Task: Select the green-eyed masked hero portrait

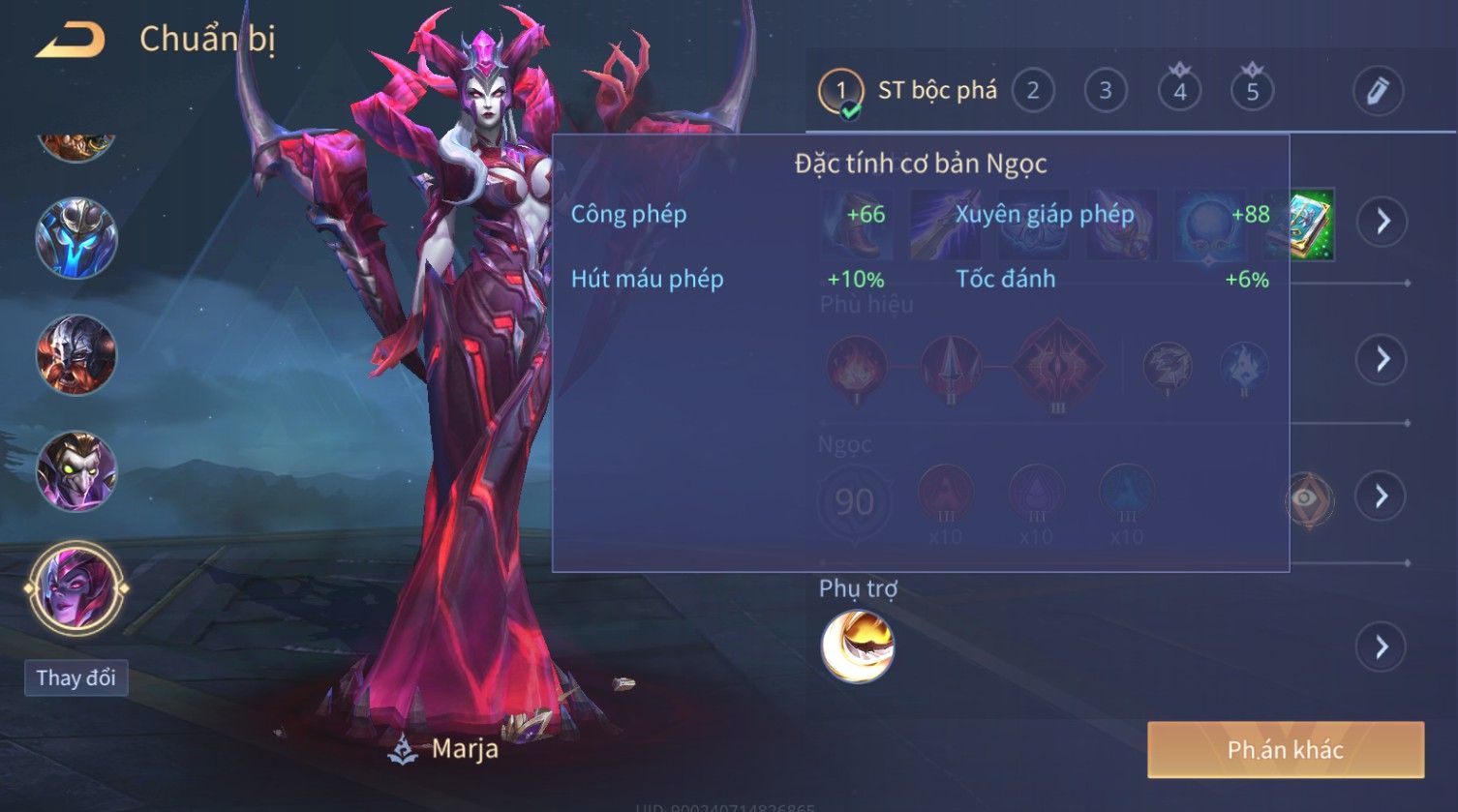Action: point(76,472)
